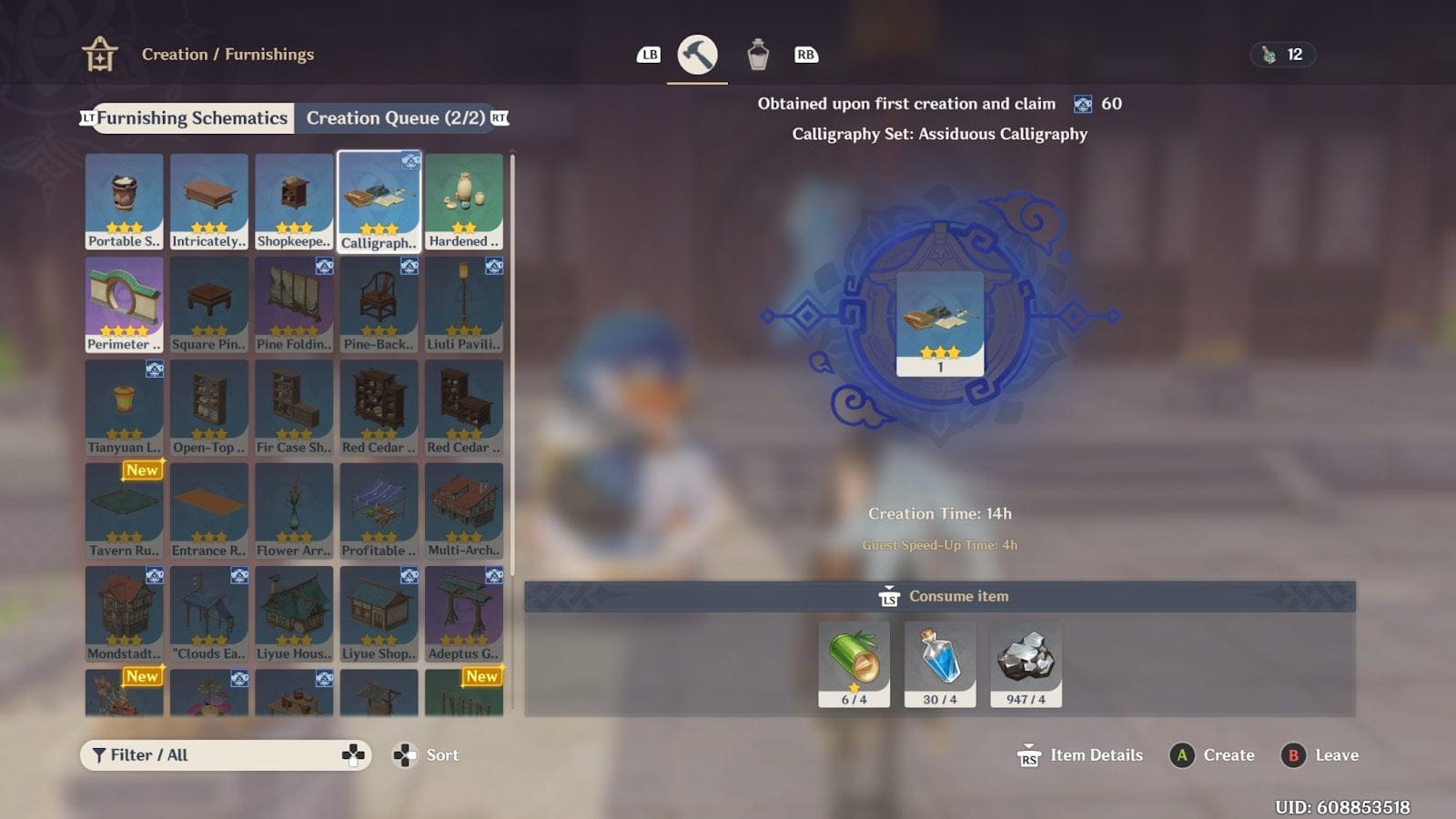1456x819 pixels.
Task: Select the Portable Stove schematic
Action: 125,201
